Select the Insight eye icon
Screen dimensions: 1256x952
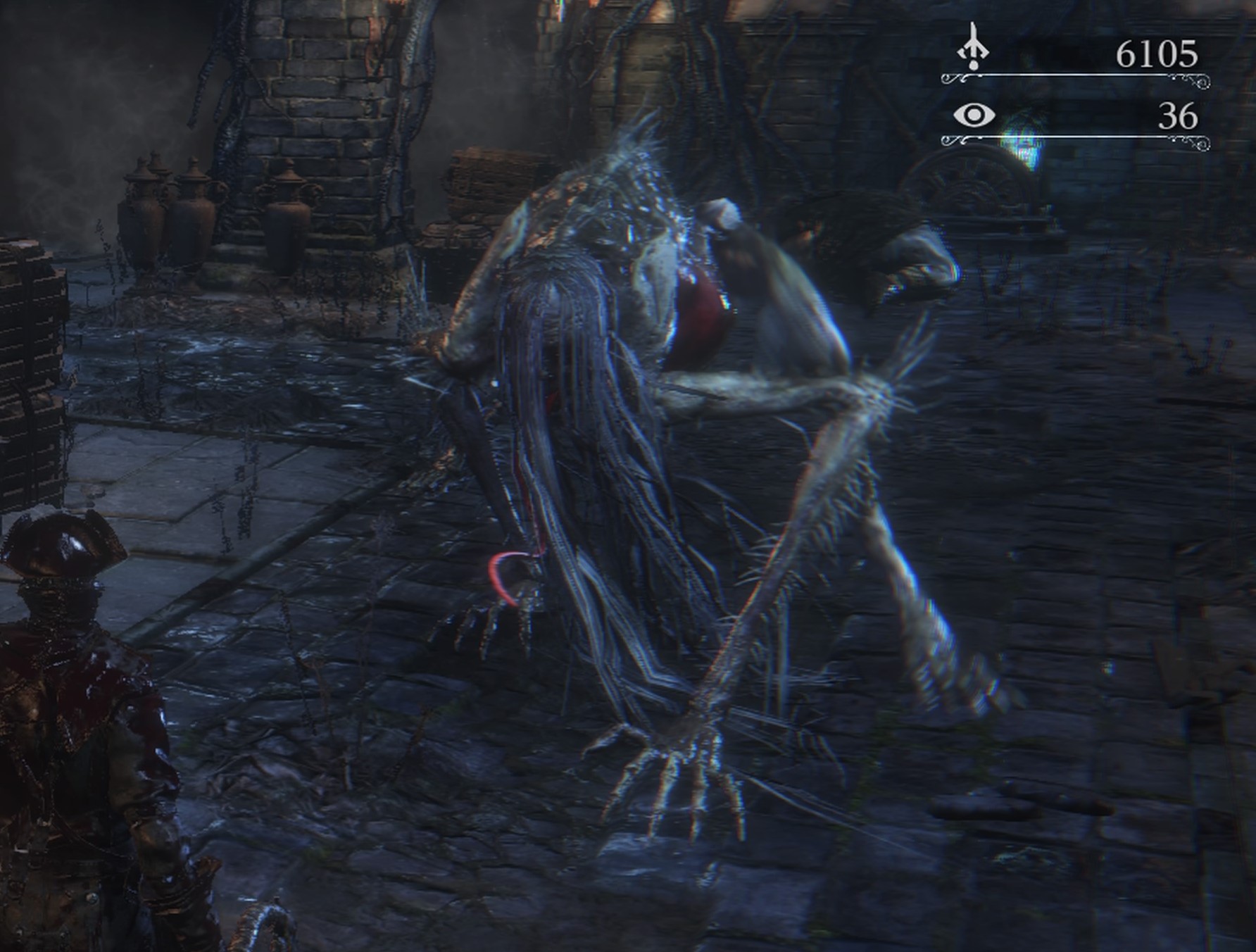(x=974, y=115)
